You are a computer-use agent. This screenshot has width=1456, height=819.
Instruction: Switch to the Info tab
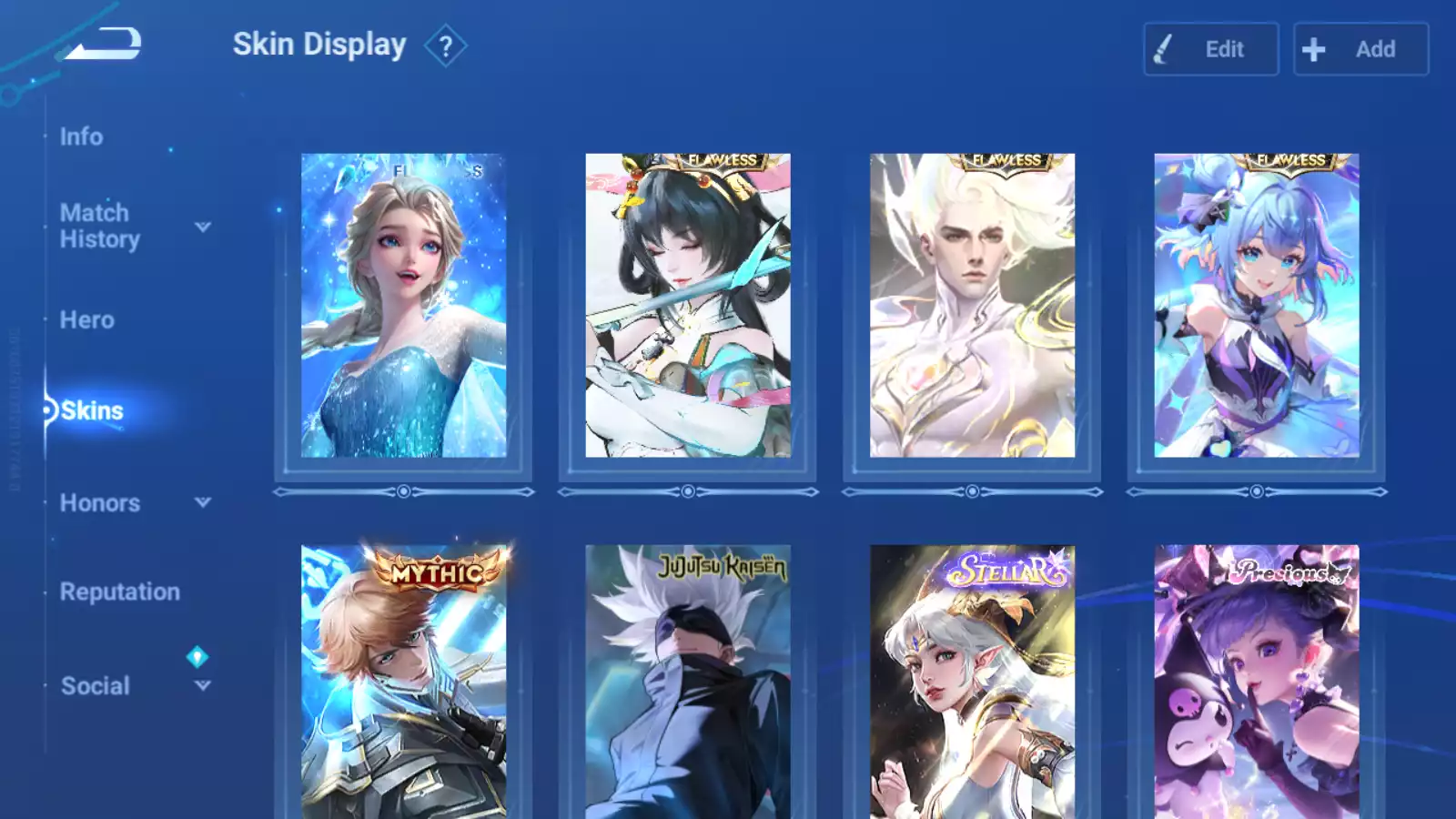[x=81, y=136]
